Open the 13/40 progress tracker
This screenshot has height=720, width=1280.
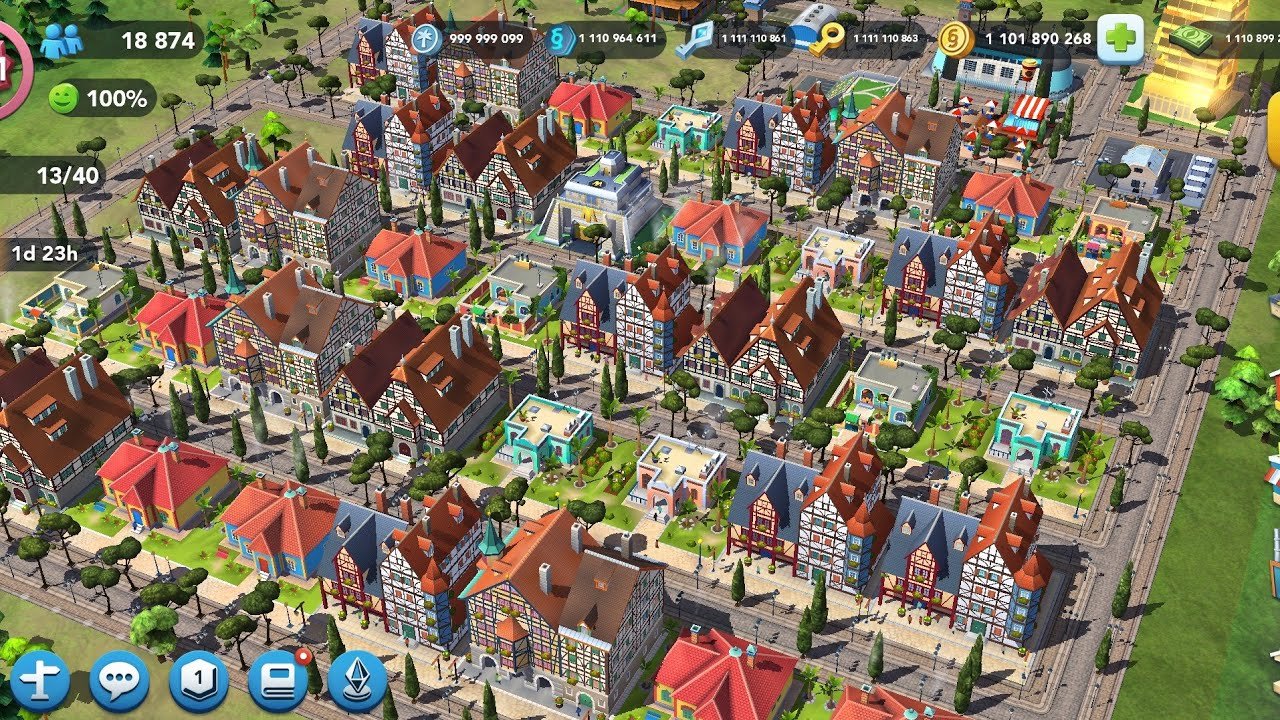point(62,176)
